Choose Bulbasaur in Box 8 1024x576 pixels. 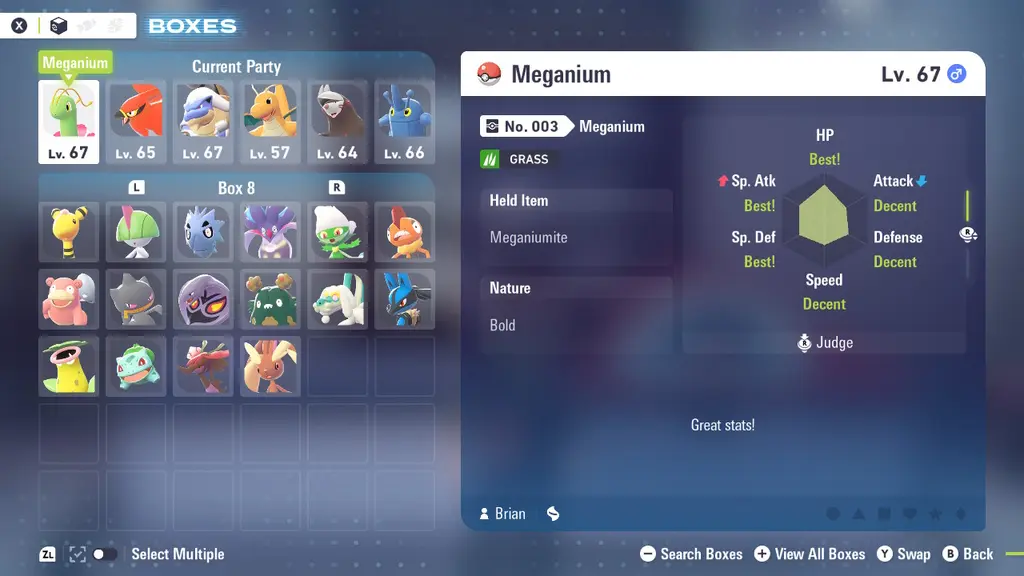[136, 365]
